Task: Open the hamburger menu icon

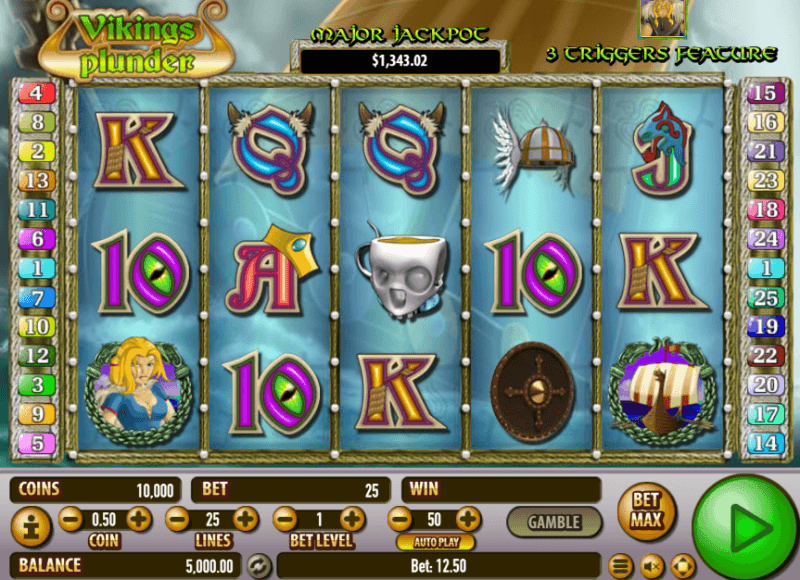Action: (620, 566)
